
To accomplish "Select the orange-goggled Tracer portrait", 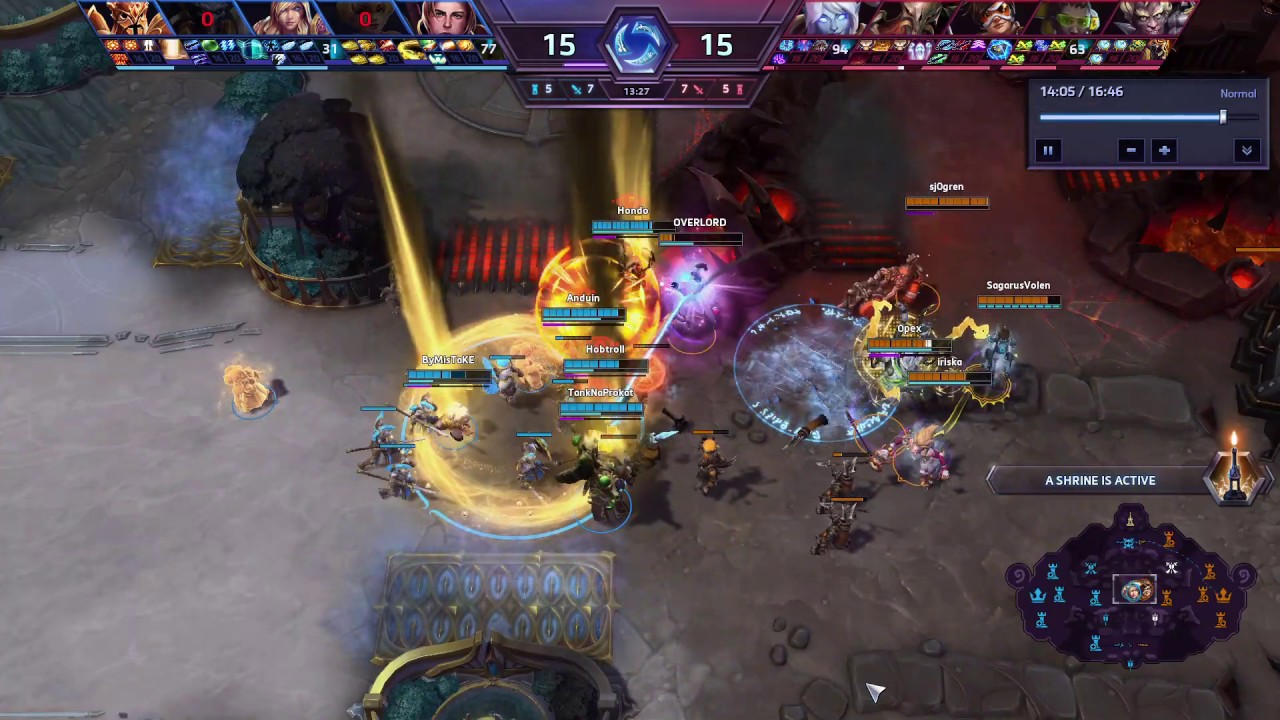I will (990, 19).
